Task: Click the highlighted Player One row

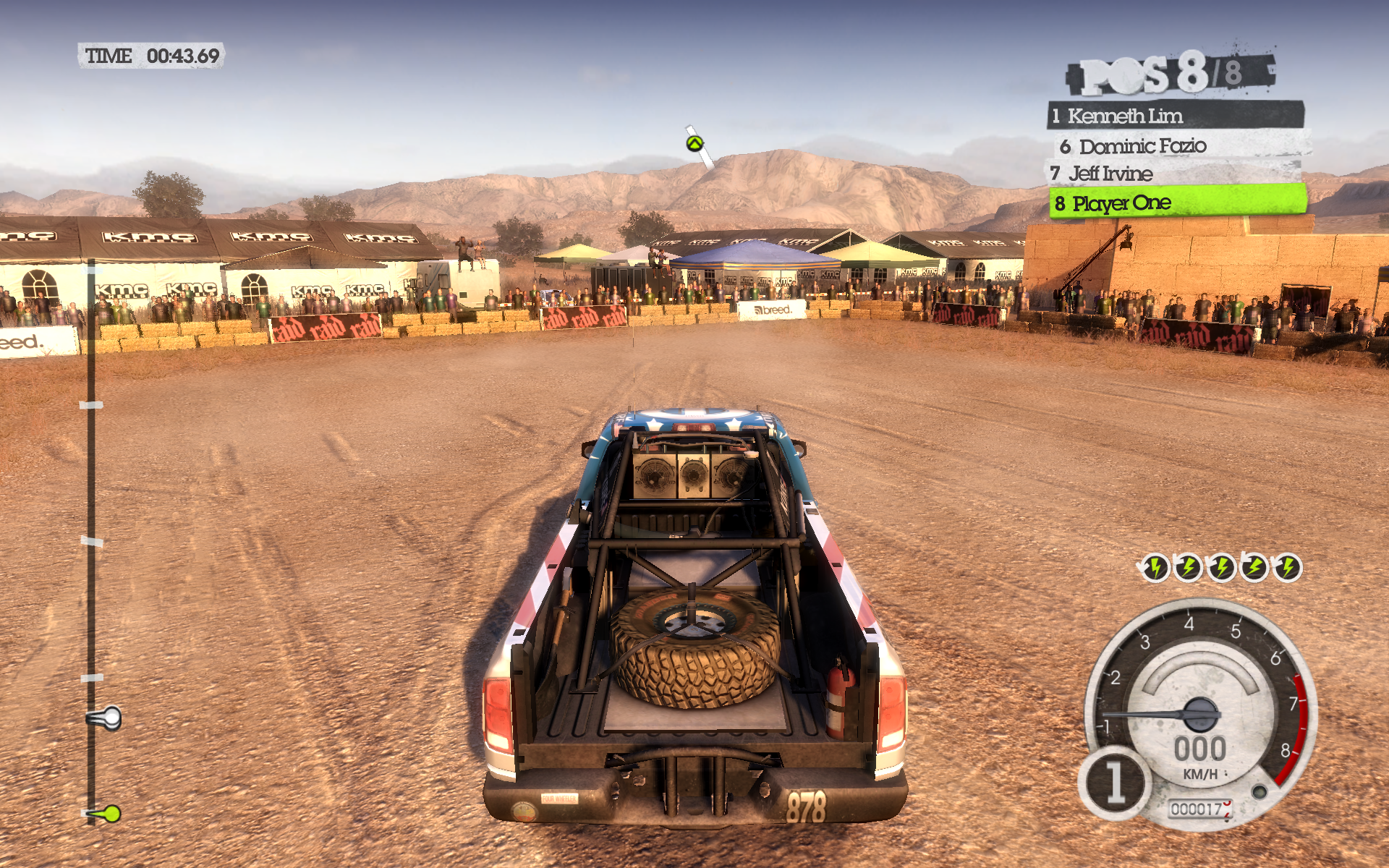Action: [1178, 203]
